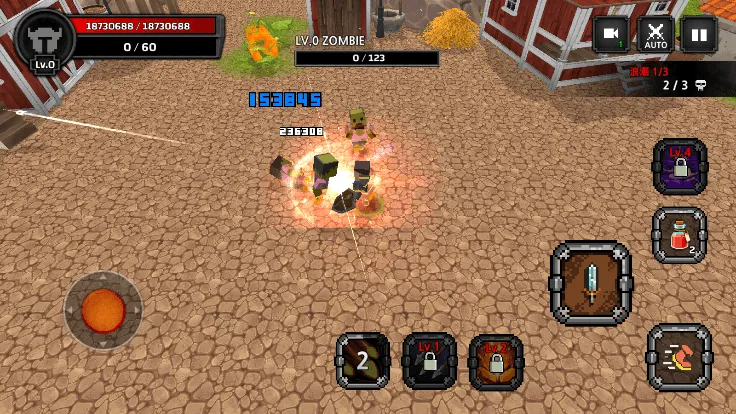Select the locked Lv.1 skill slot

tap(430, 361)
